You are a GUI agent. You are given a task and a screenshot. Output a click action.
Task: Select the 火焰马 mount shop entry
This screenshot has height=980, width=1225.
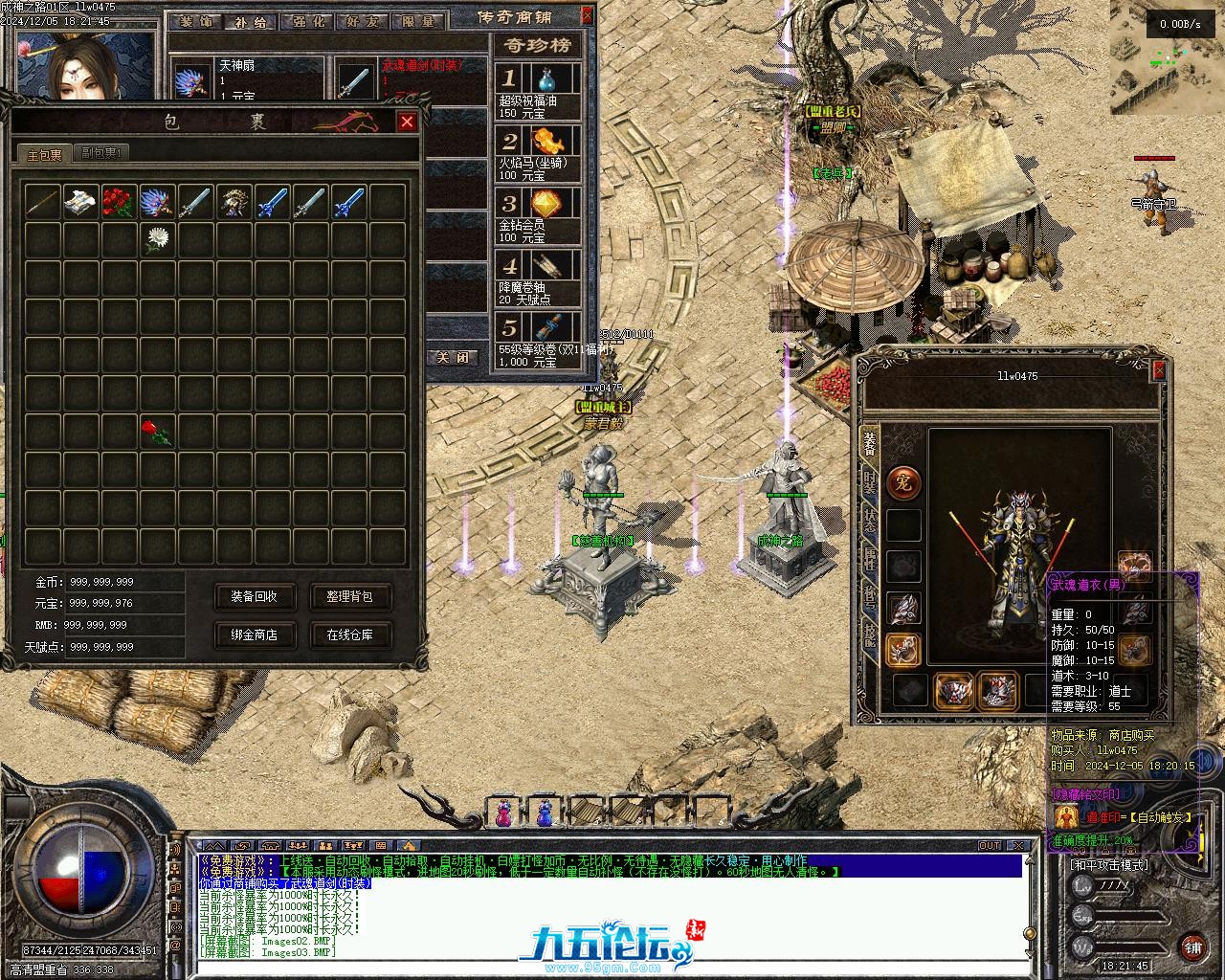tap(539, 153)
